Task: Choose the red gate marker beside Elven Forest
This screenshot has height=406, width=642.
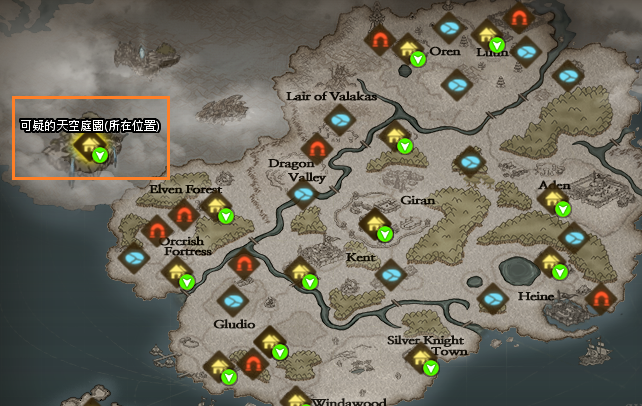Action: [183, 213]
